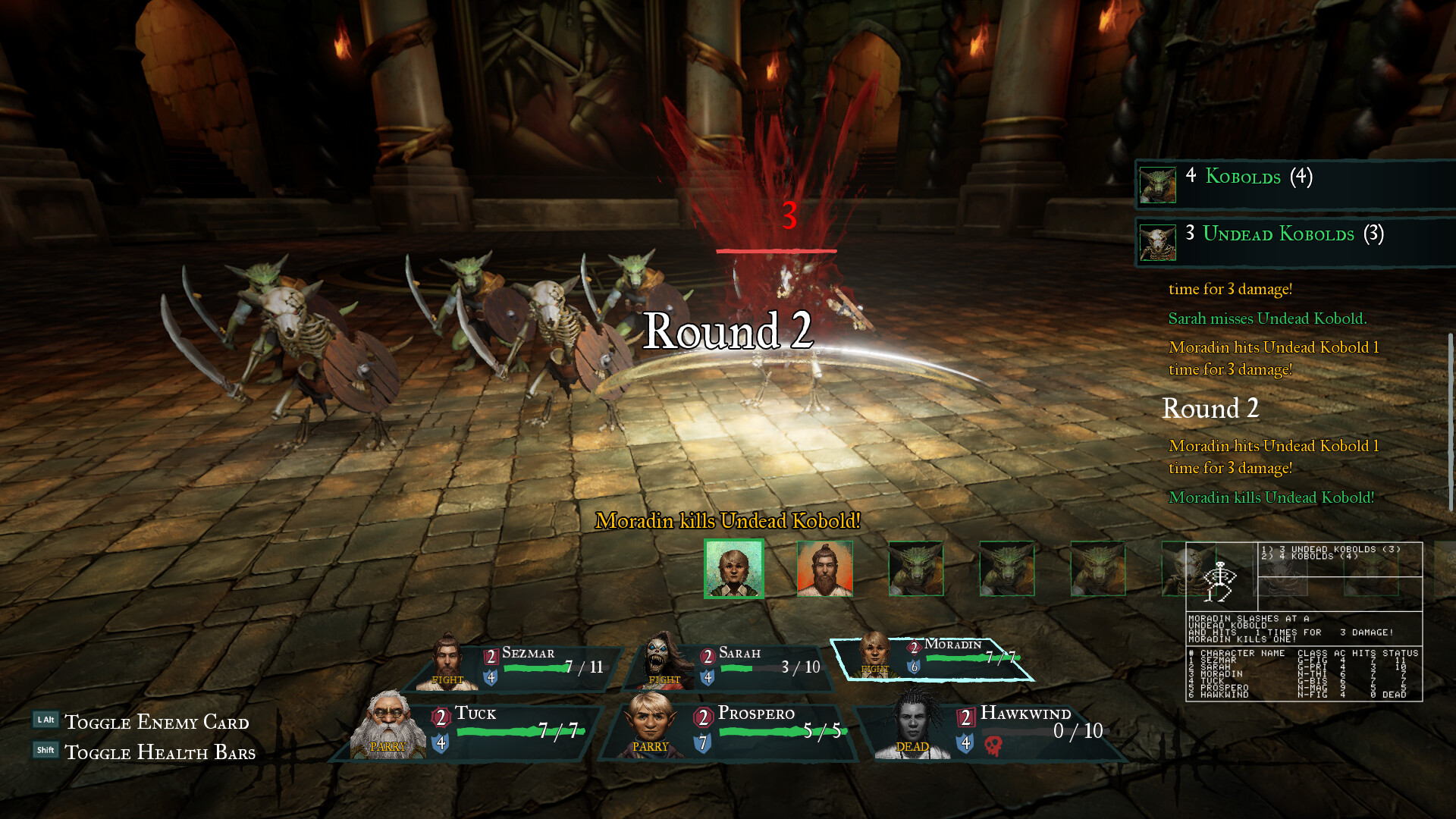Image resolution: width=1456 pixels, height=819 pixels.
Task: Toggle Sezmar's FIGHT stance label
Action: (447, 680)
